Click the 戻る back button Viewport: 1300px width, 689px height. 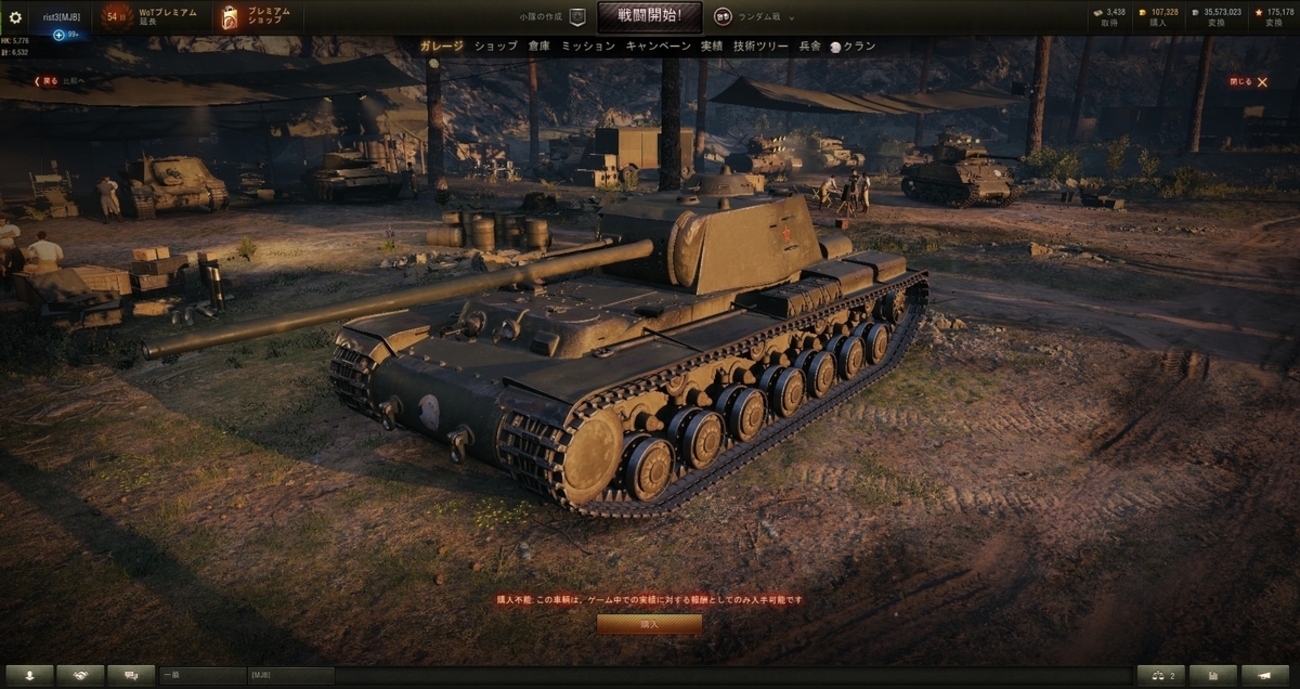pos(46,82)
